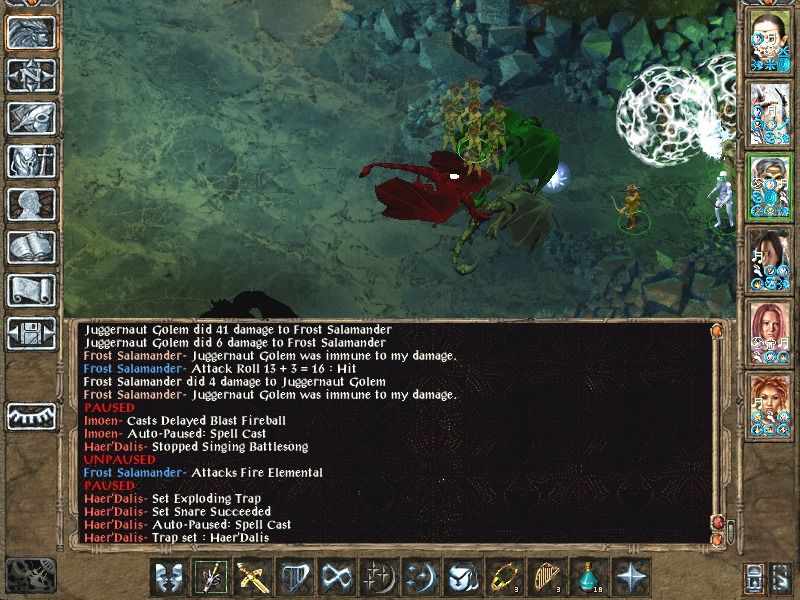This screenshot has width=800, height=600.
Task: Choose the crossed swords weapon slot
Action: pyautogui.click(x=254, y=577)
